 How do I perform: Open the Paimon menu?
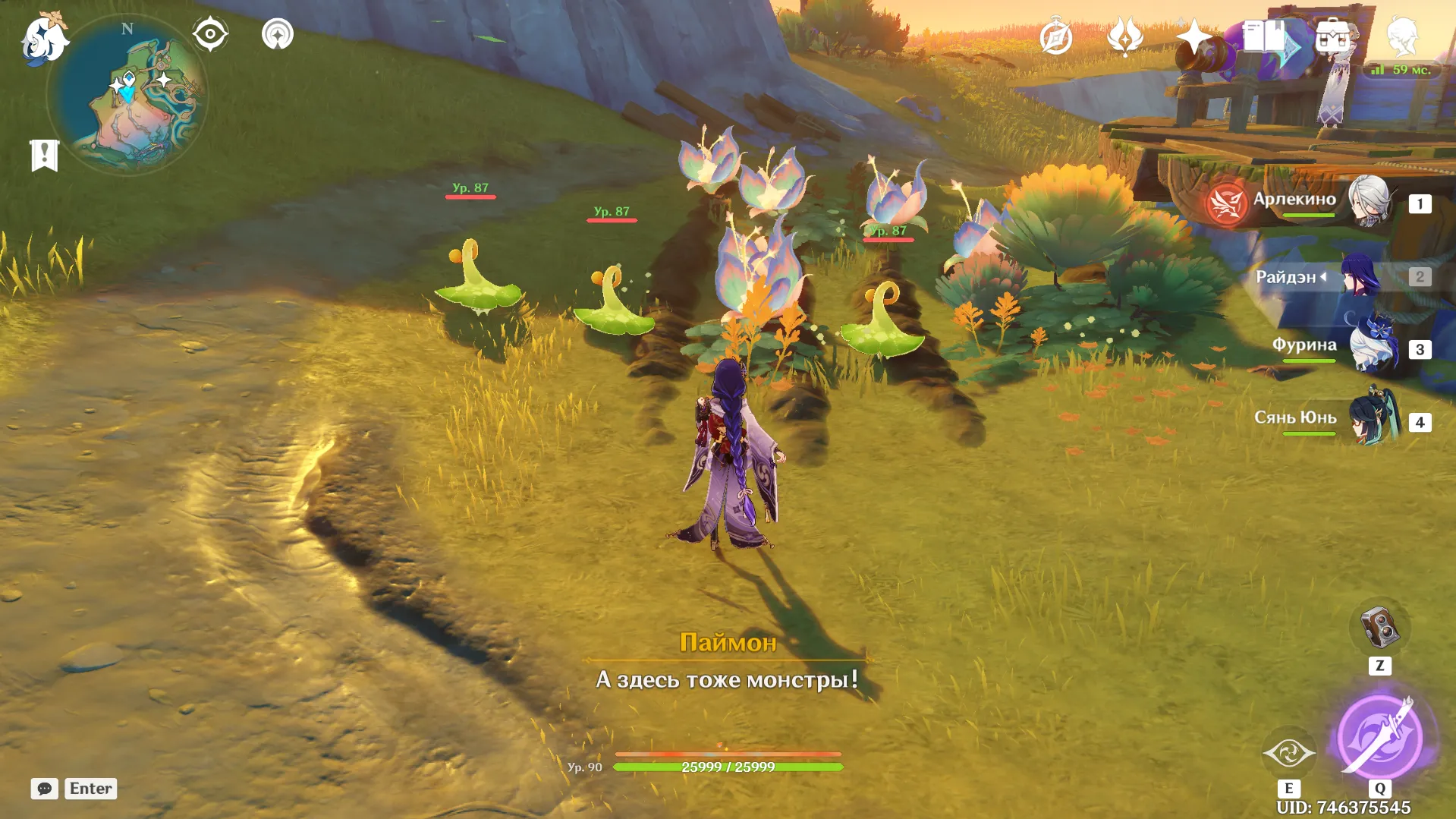pos(44,38)
